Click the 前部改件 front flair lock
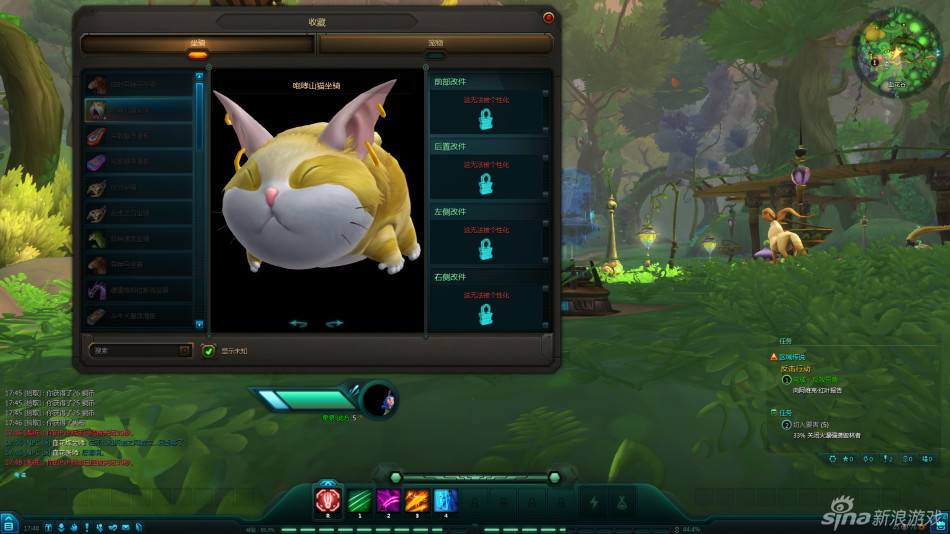The image size is (950, 534). pyautogui.click(x=486, y=120)
